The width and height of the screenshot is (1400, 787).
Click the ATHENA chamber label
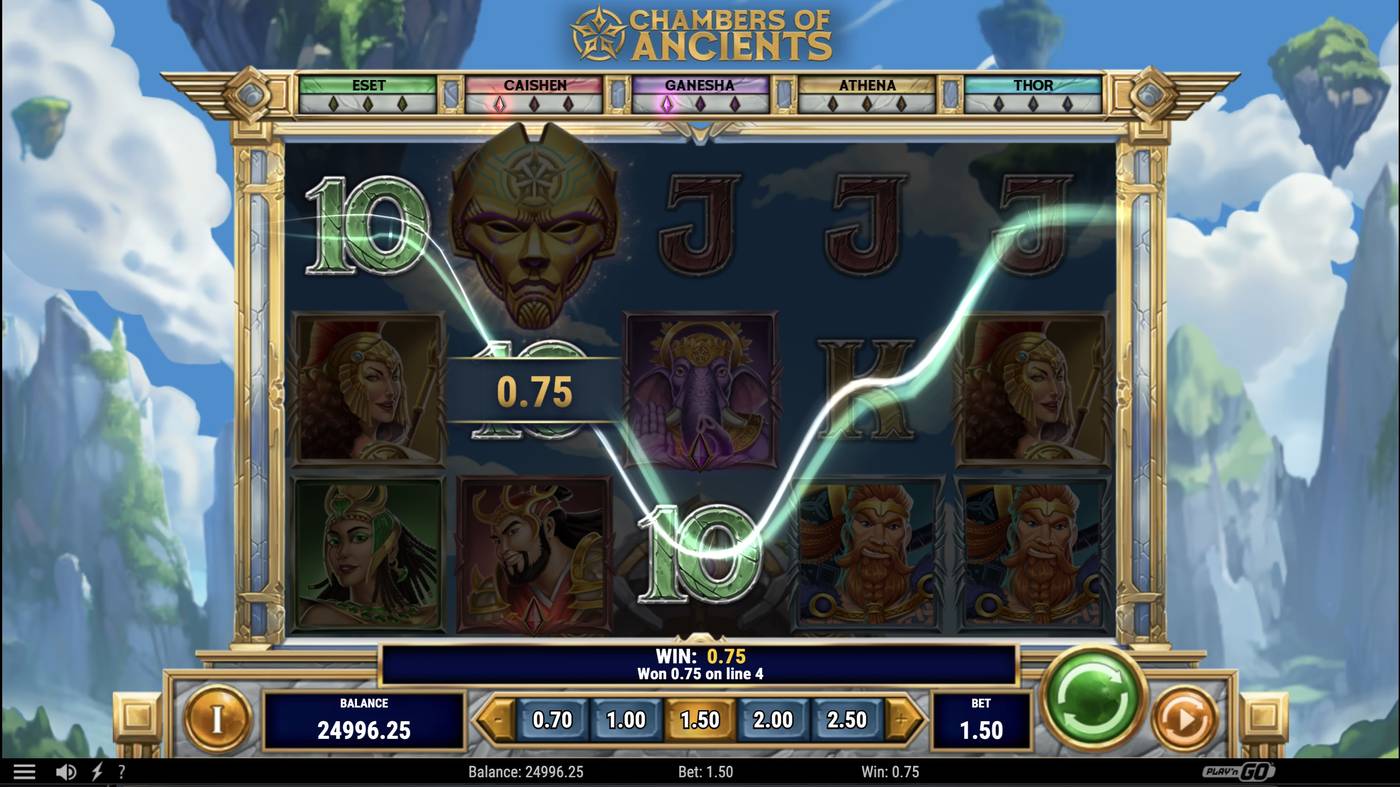870,85
